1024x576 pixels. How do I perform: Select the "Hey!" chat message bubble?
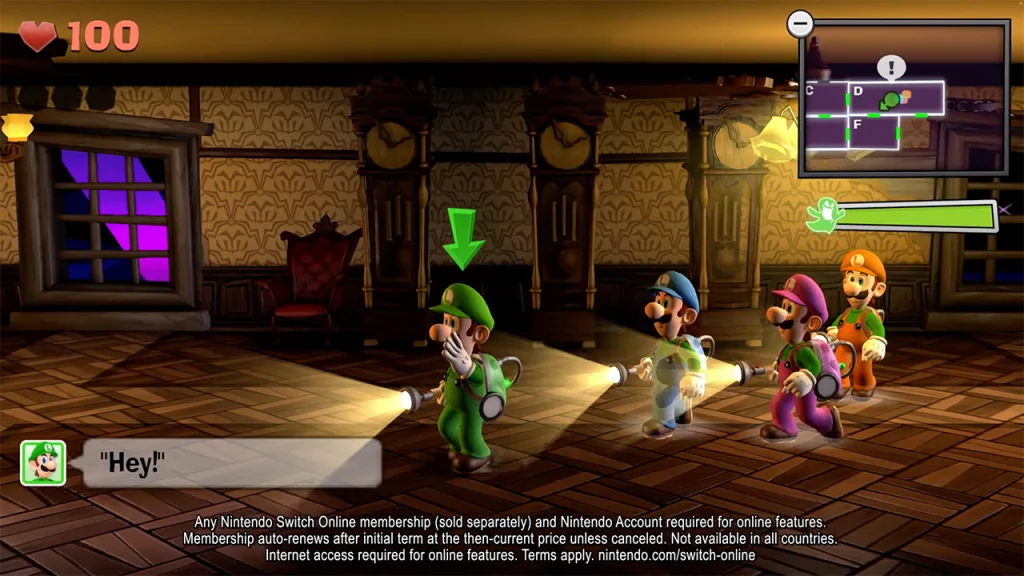click(x=232, y=463)
